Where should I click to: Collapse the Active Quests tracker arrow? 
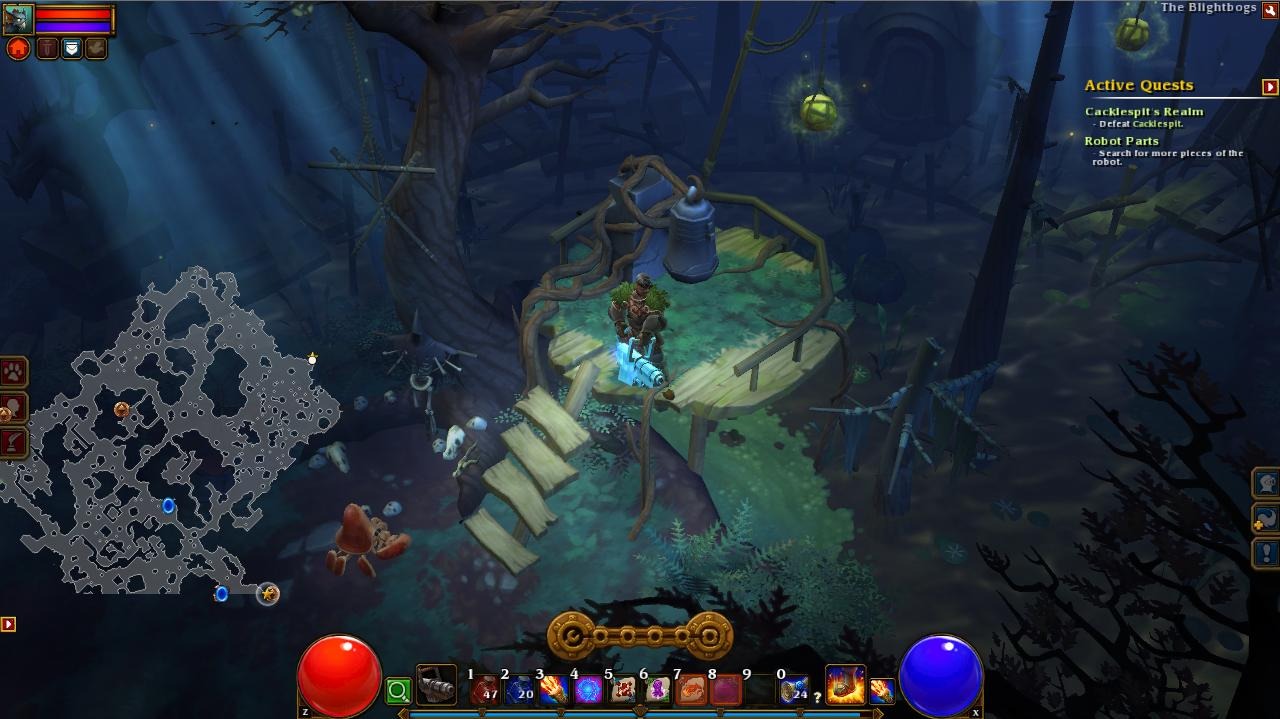pos(1270,87)
